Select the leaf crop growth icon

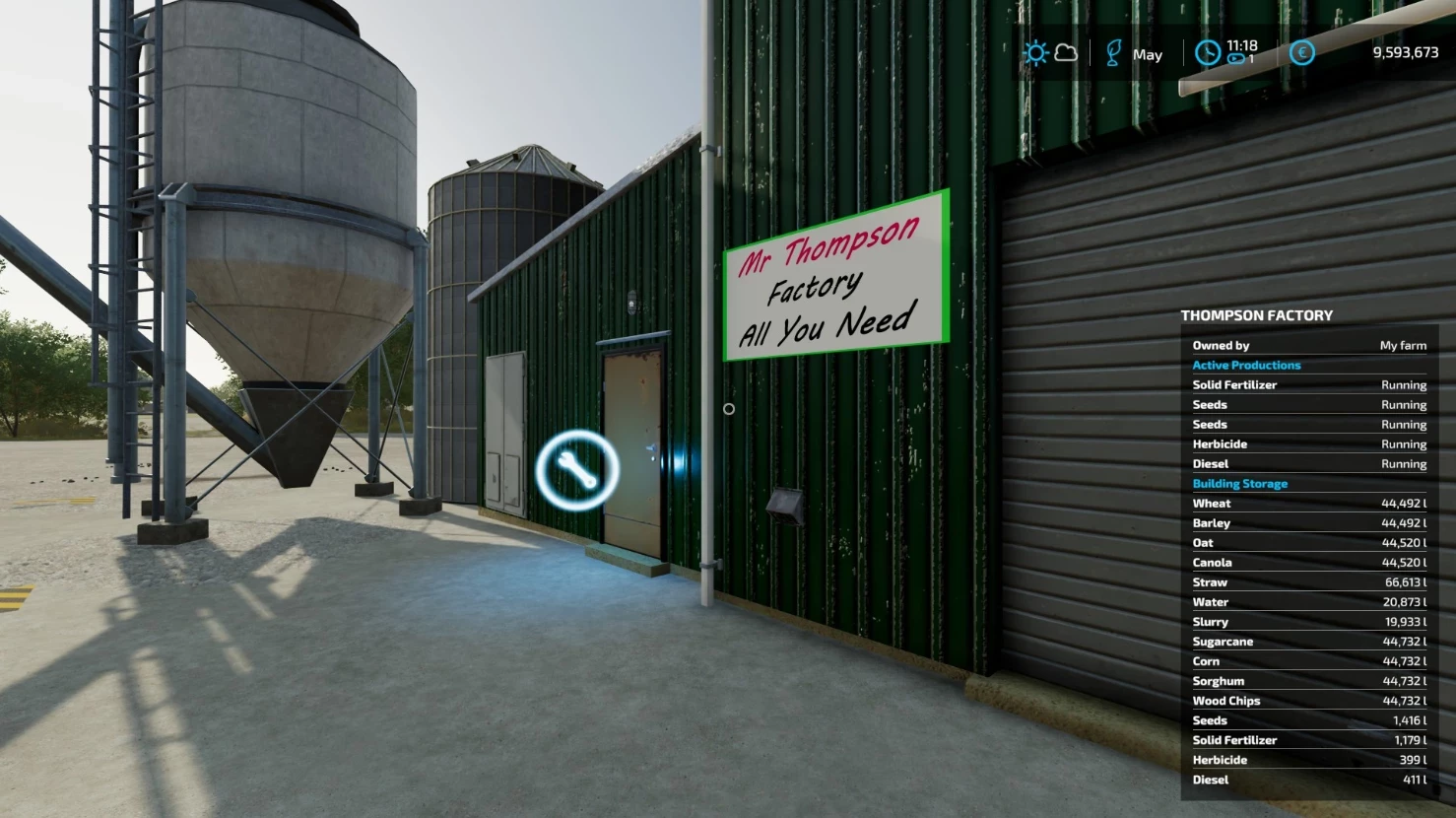tap(1114, 52)
